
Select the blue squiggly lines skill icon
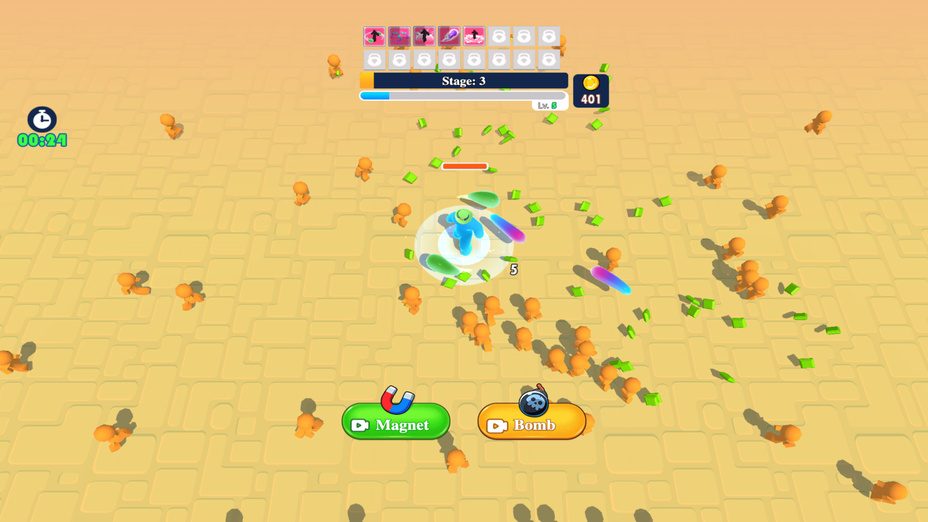(399, 37)
